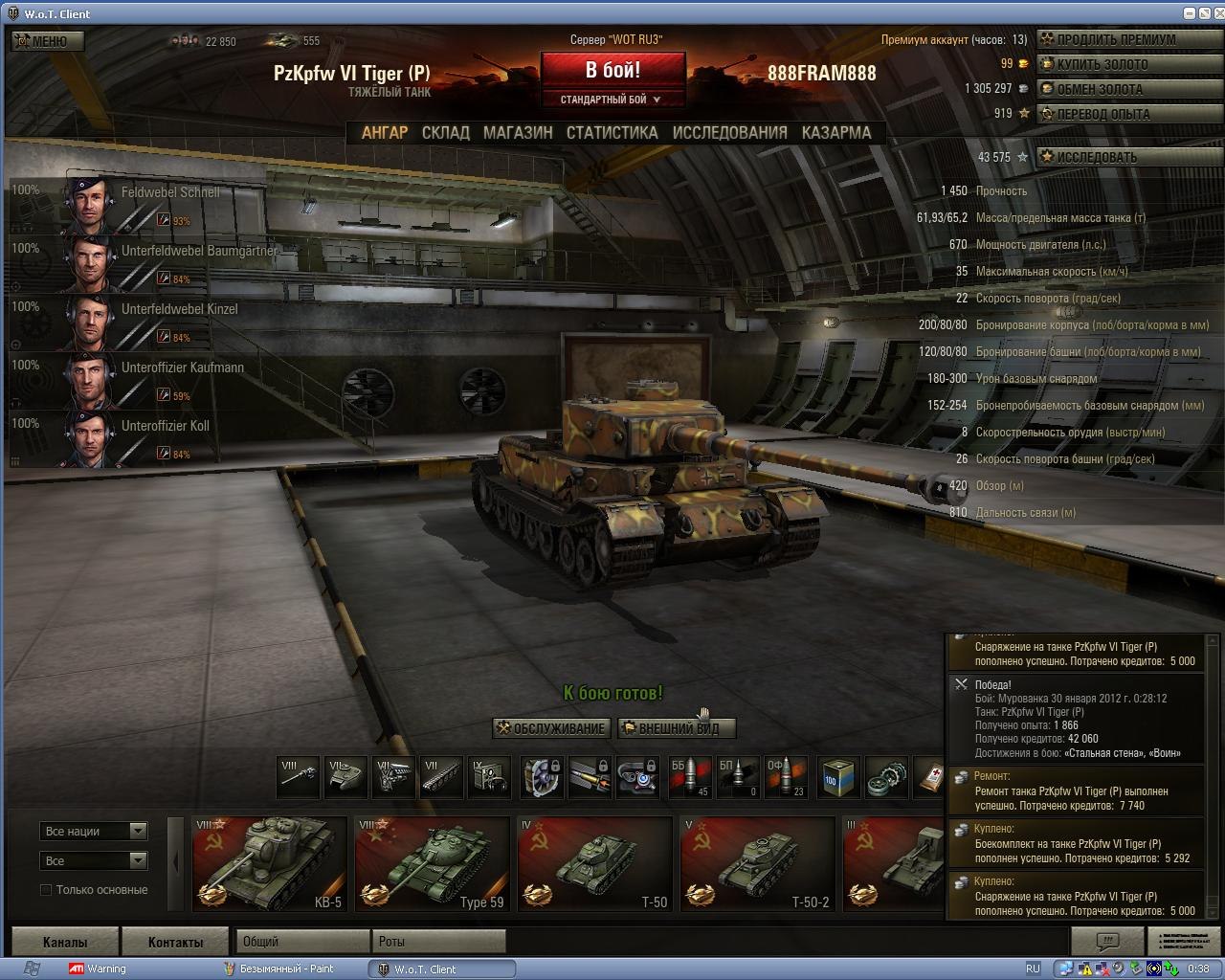Toggle the Только основные checkbox
1225x980 pixels.
pos(46,890)
